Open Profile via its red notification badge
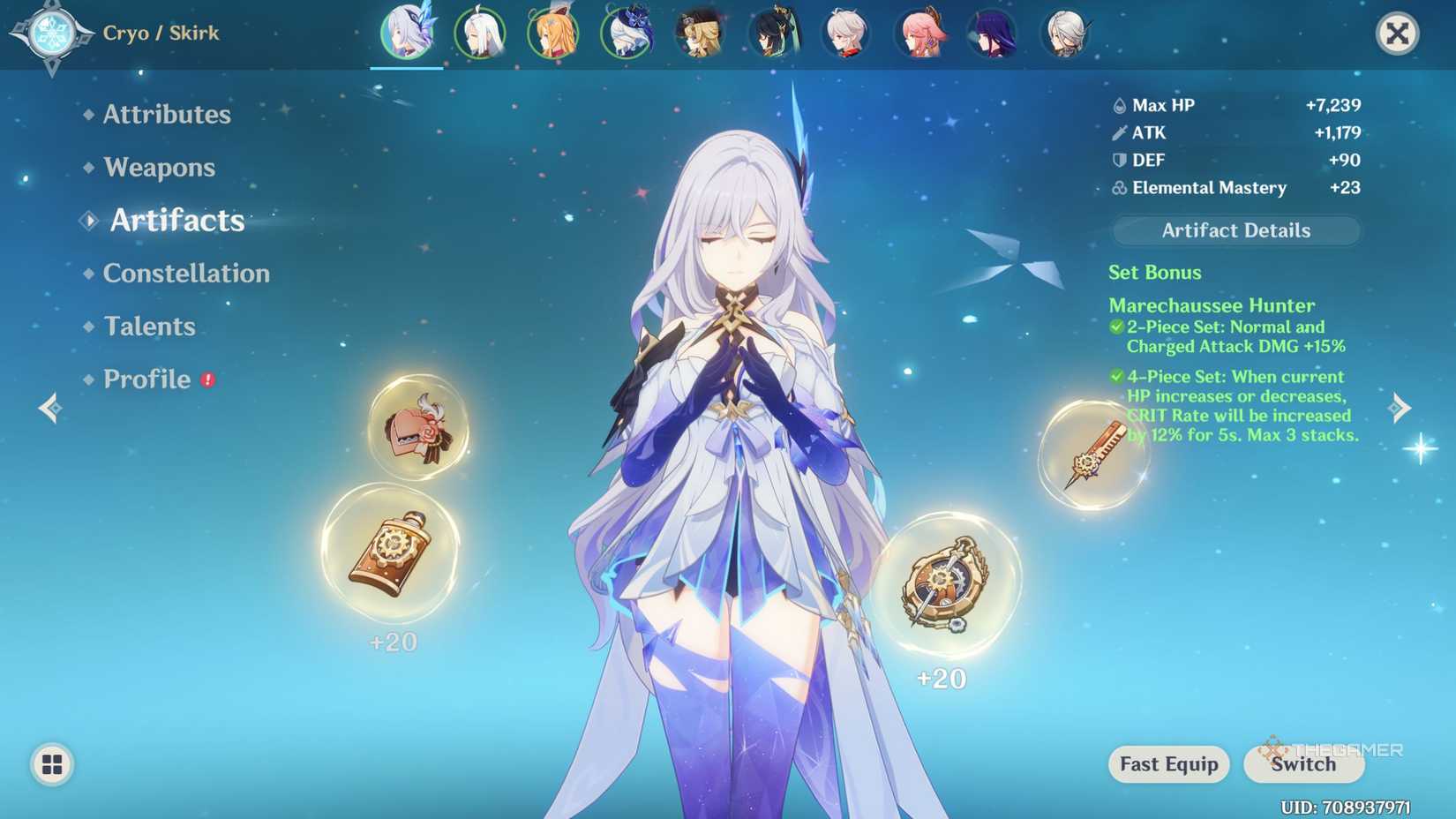 (x=206, y=378)
